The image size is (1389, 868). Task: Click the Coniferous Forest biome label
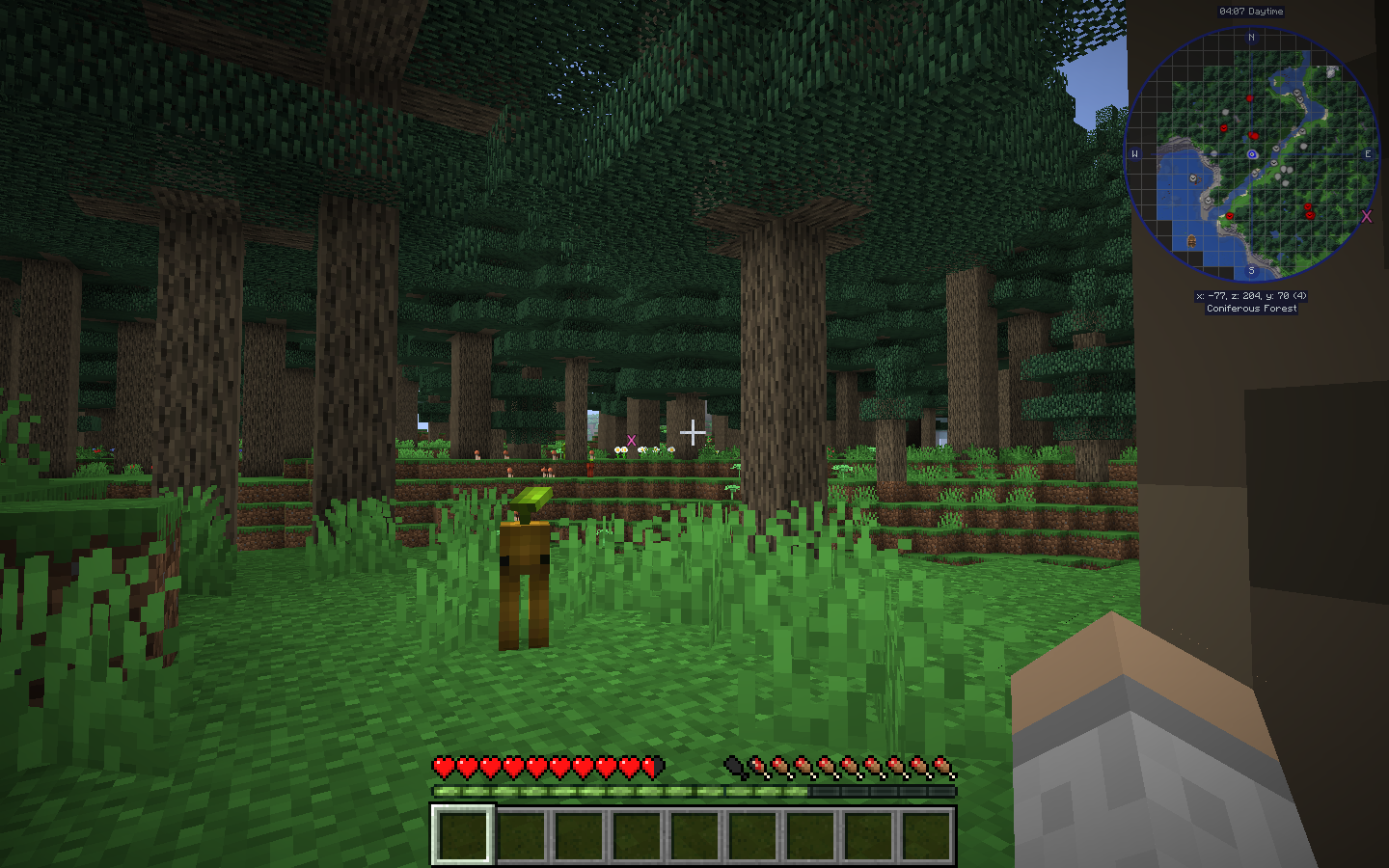click(x=1251, y=308)
